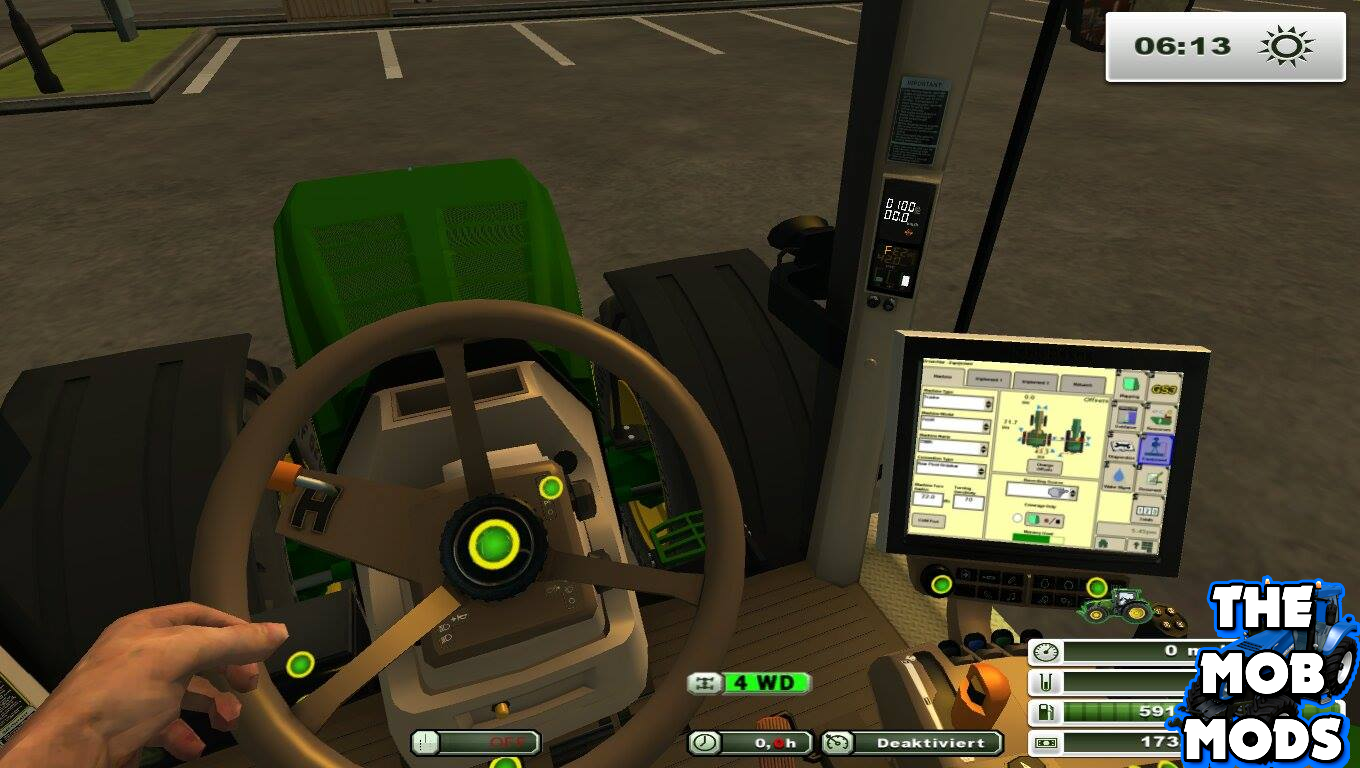Click the GPS Fault button

click(928, 521)
